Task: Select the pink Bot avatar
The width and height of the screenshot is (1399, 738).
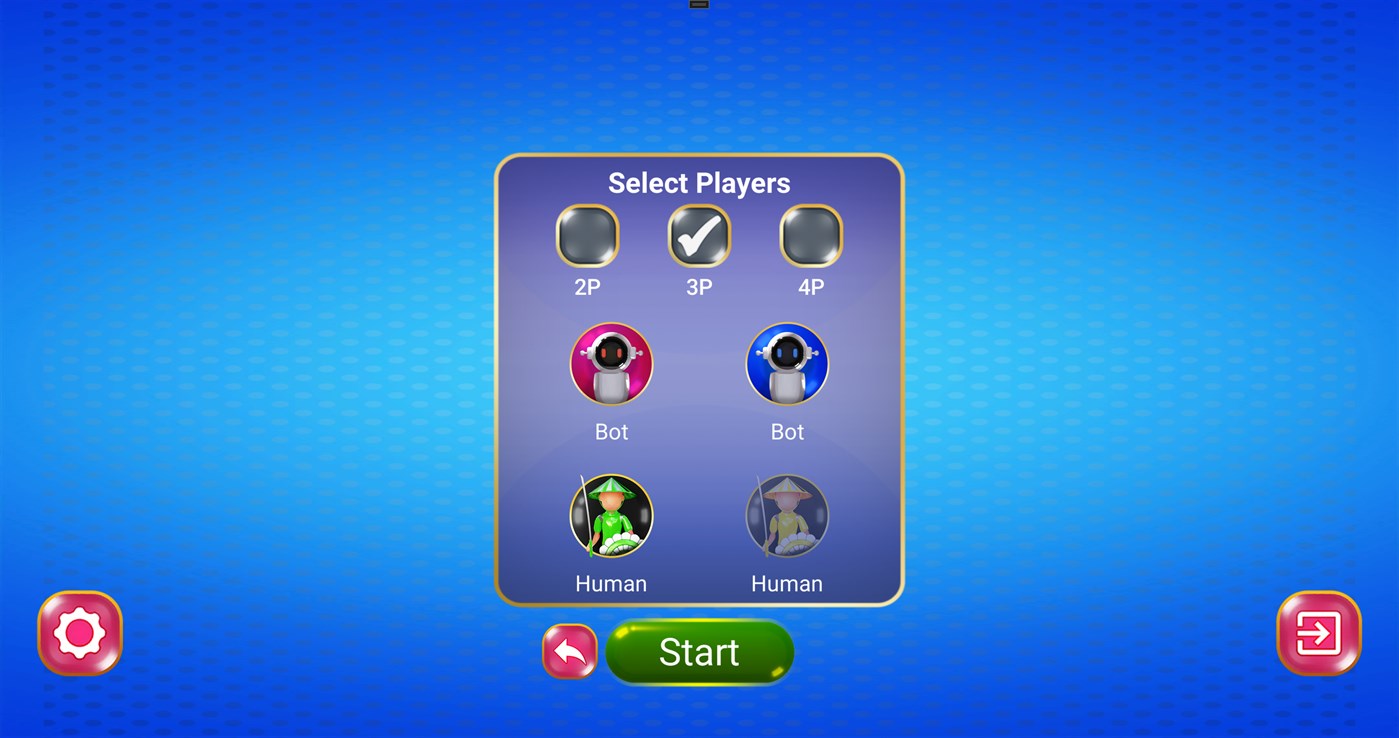Action: pyautogui.click(x=611, y=364)
